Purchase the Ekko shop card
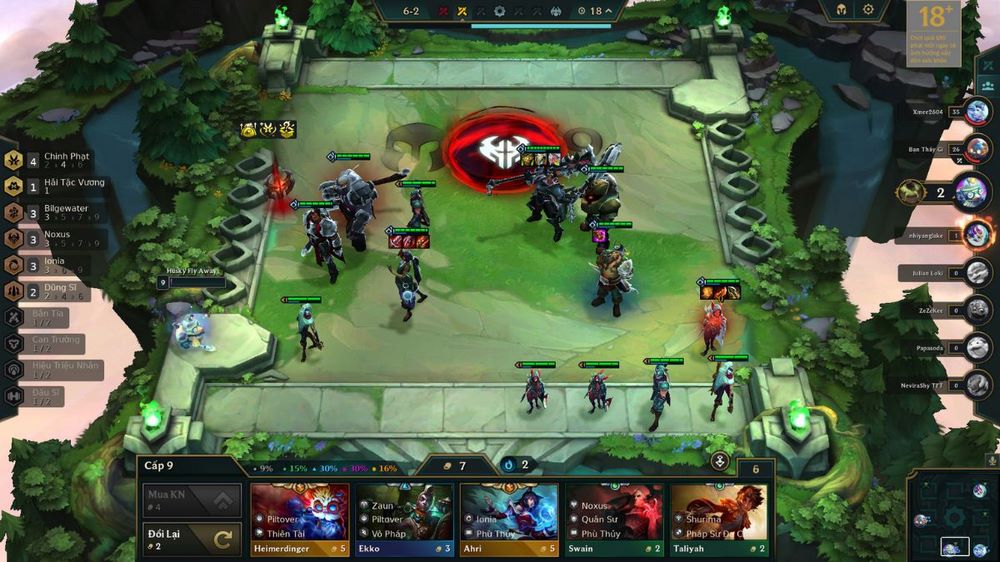 tap(404, 518)
